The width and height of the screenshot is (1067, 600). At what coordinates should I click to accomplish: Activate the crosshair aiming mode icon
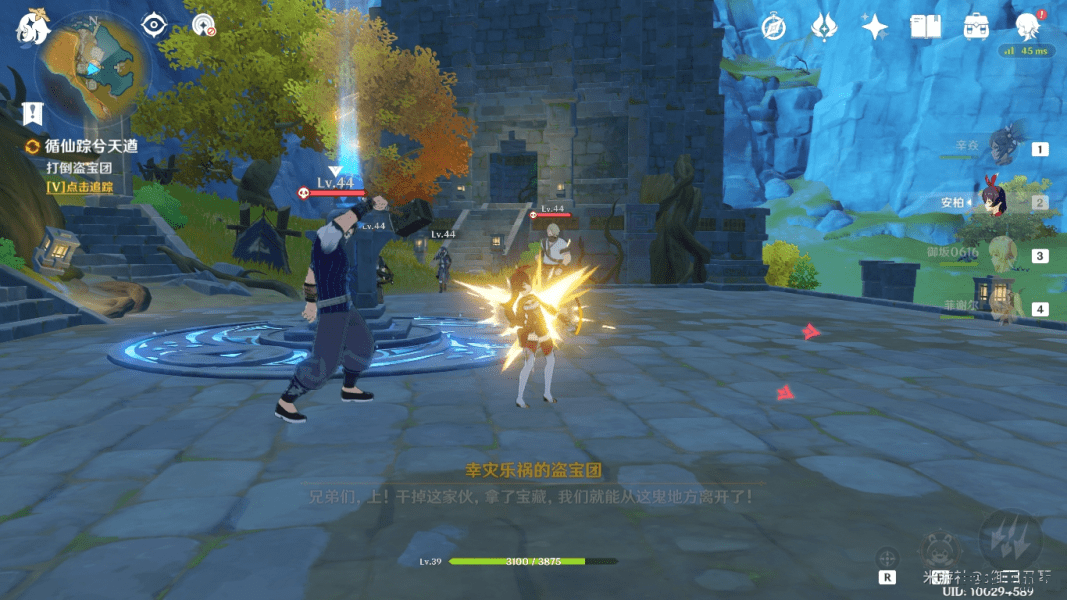(x=887, y=558)
